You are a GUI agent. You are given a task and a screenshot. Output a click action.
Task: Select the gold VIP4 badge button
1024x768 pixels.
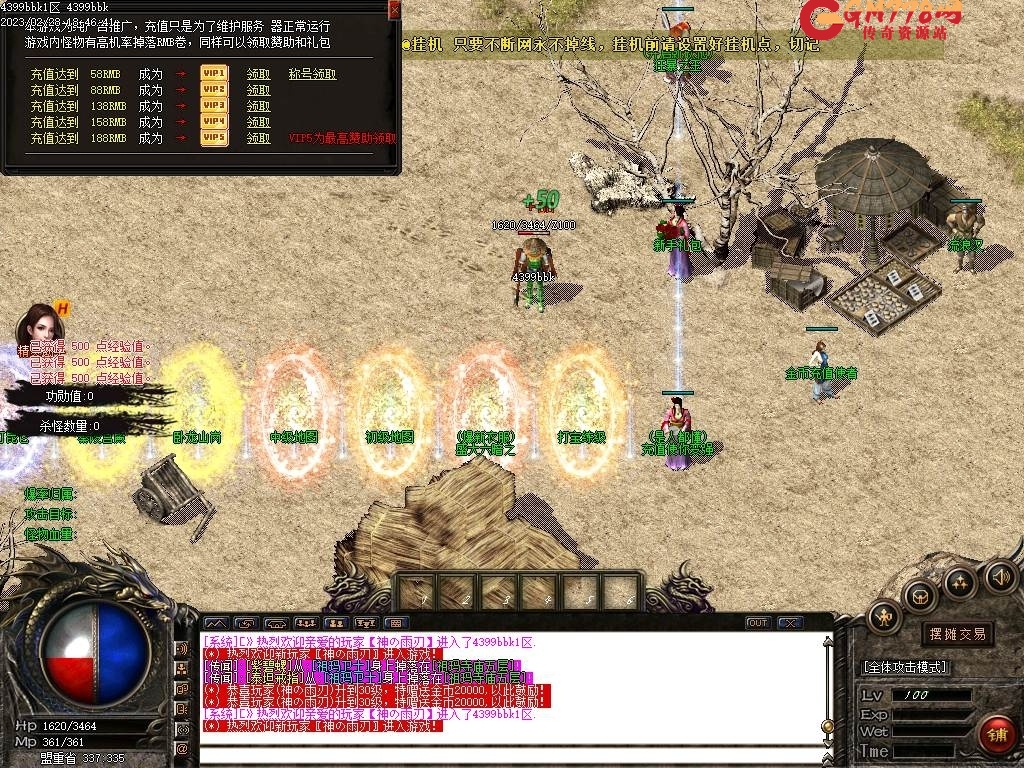214,122
